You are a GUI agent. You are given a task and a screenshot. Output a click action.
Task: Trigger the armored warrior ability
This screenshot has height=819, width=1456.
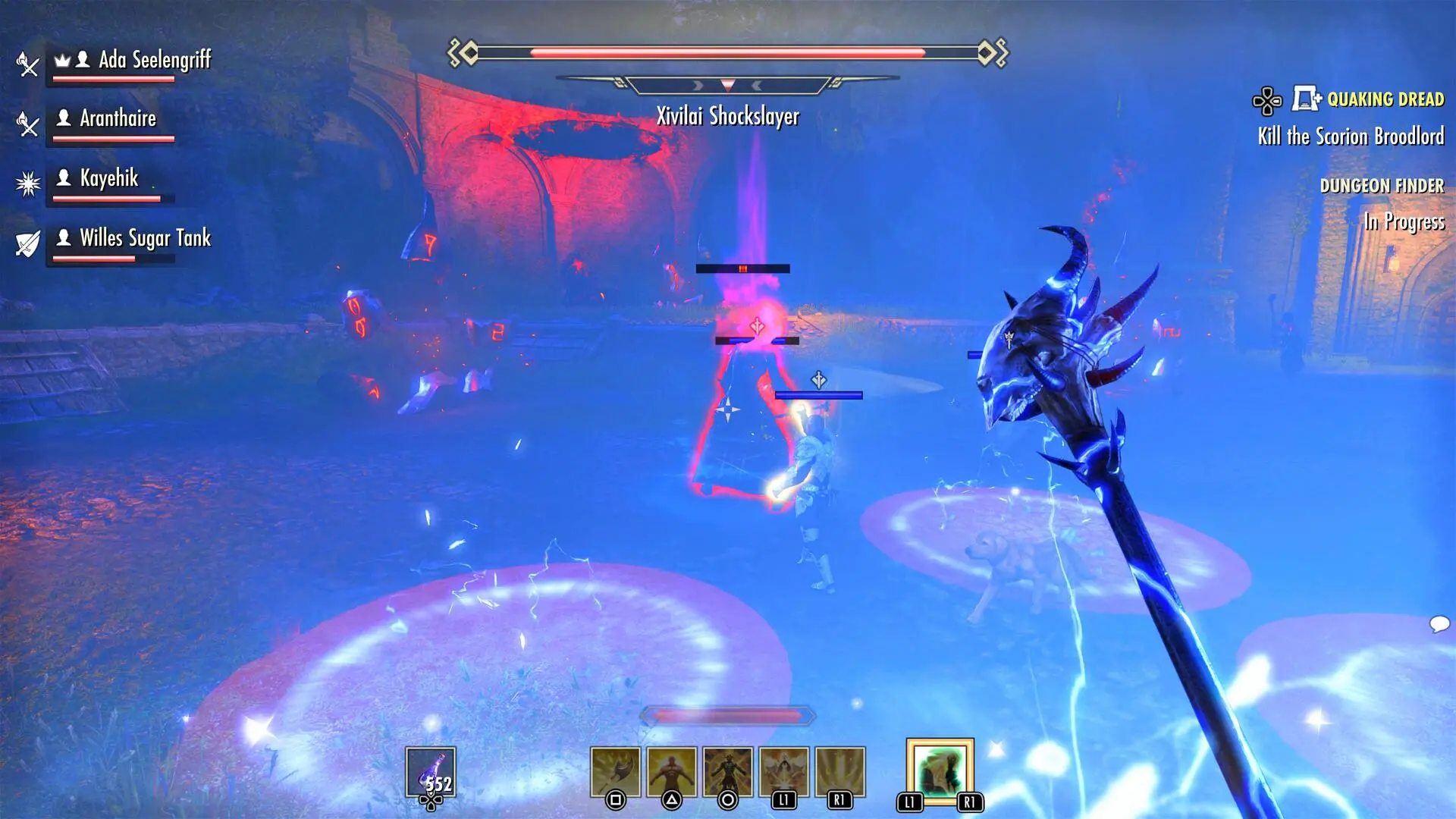(727, 772)
